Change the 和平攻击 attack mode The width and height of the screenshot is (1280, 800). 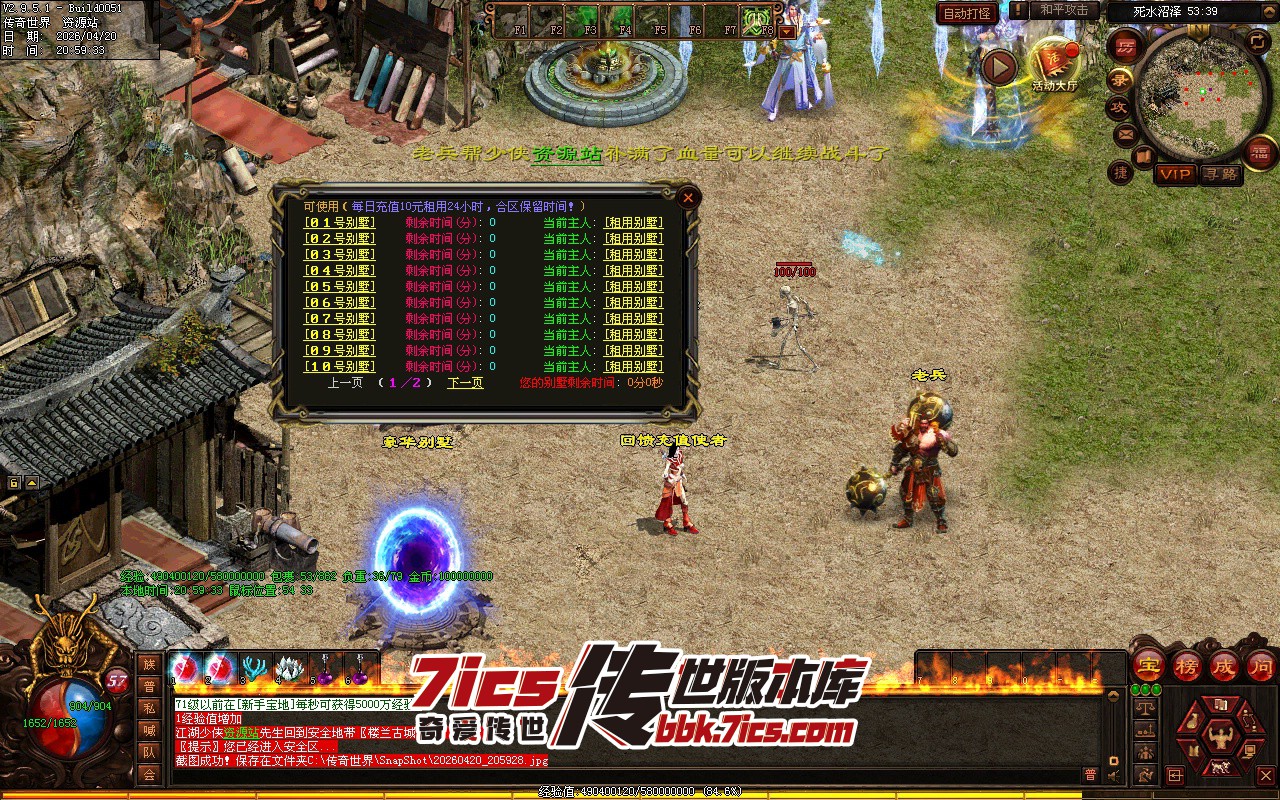[1064, 11]
